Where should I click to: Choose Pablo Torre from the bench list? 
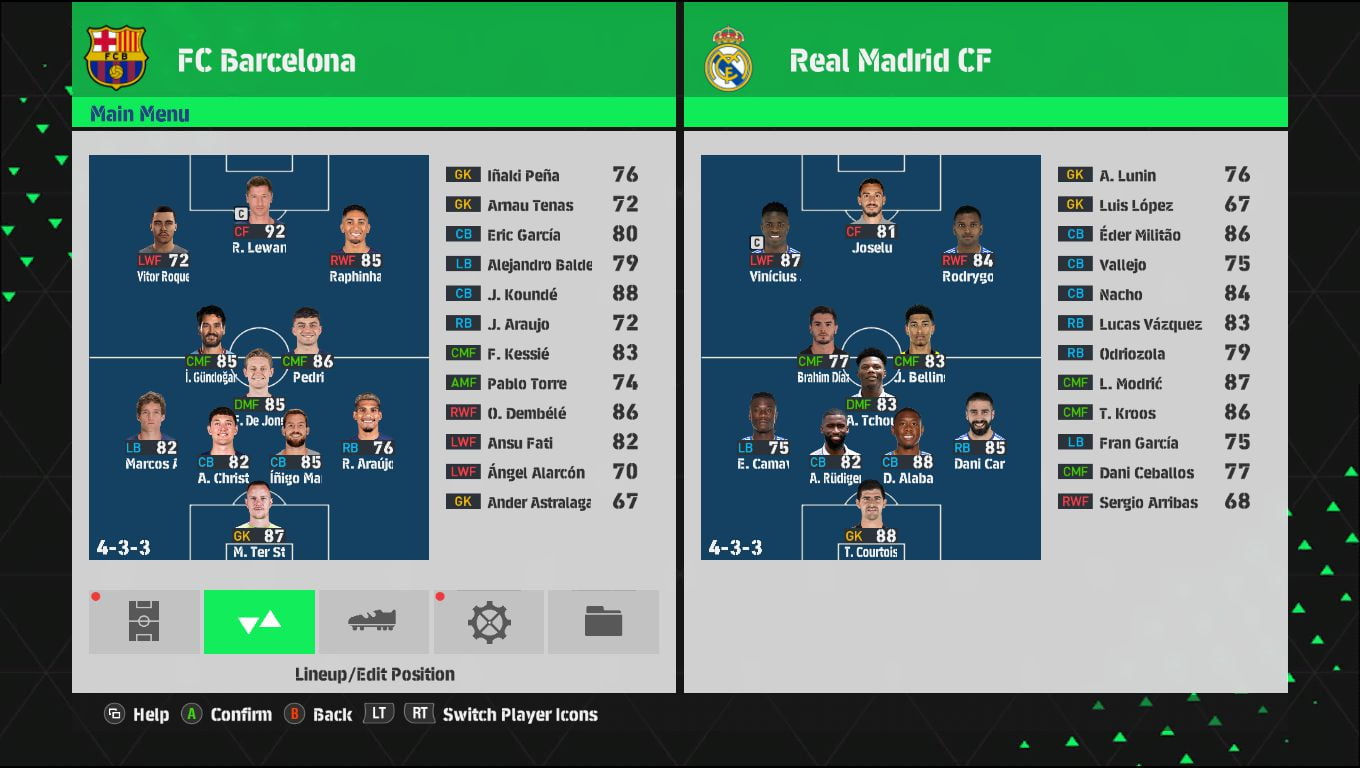click(x=541, y=384)
